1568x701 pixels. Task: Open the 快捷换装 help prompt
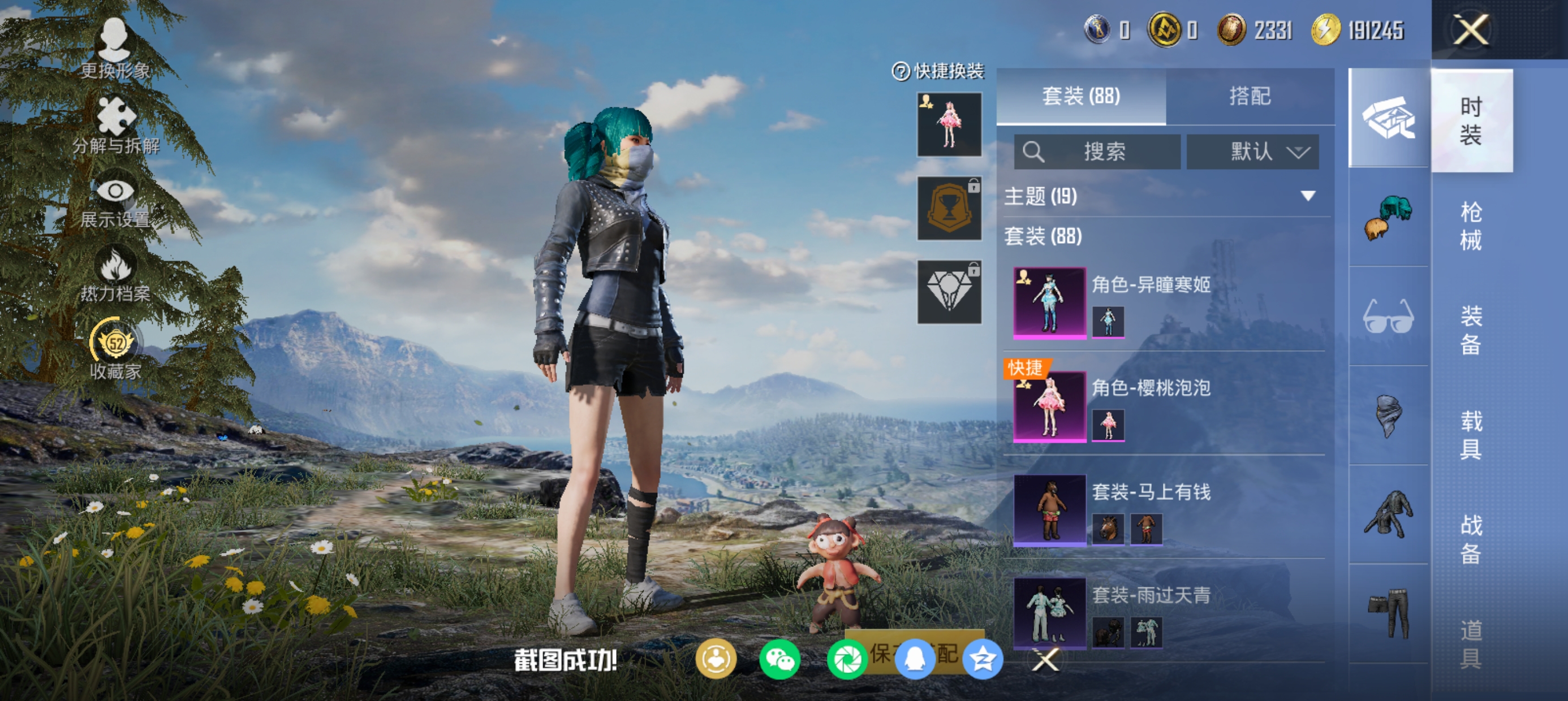click(901, 72)
